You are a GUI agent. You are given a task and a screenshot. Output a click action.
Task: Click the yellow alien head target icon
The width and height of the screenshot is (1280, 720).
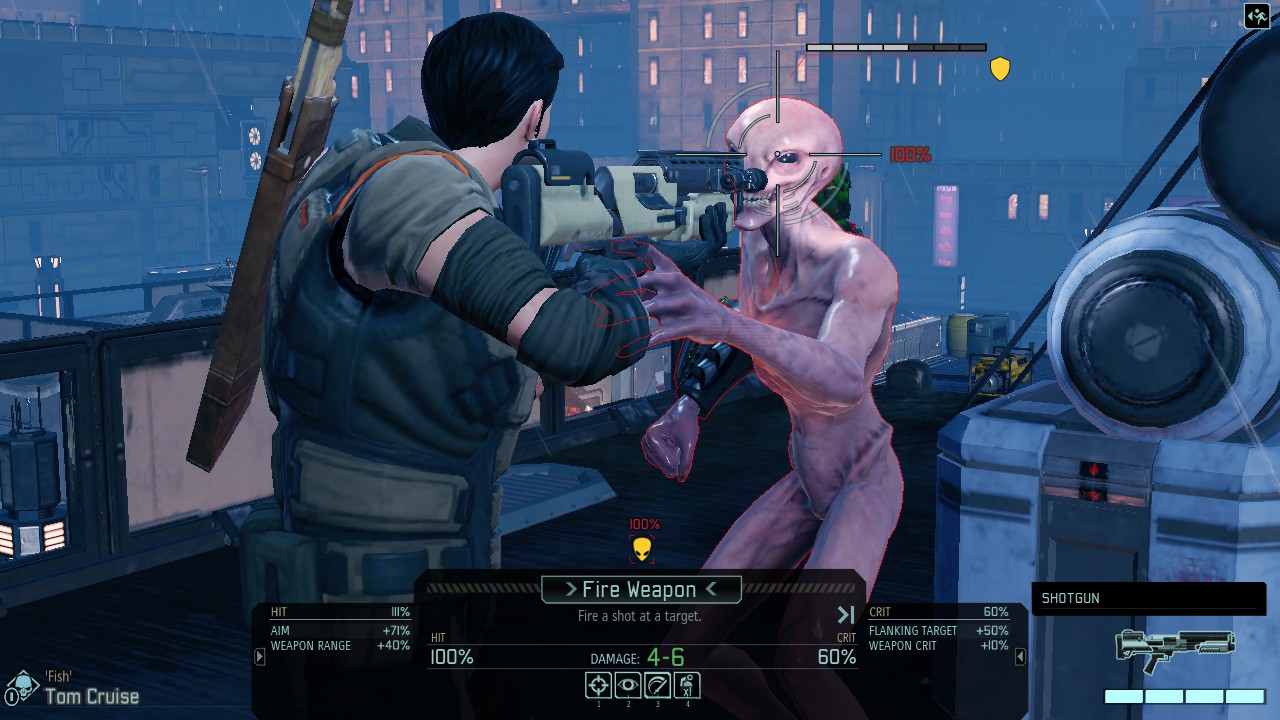[x=643, y=549]
